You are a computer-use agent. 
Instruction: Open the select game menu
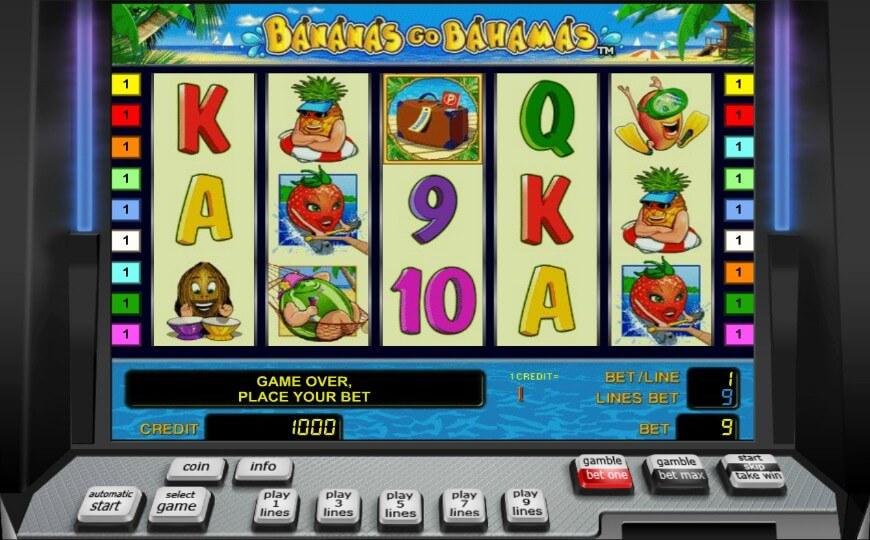click(x=180, y=502)
